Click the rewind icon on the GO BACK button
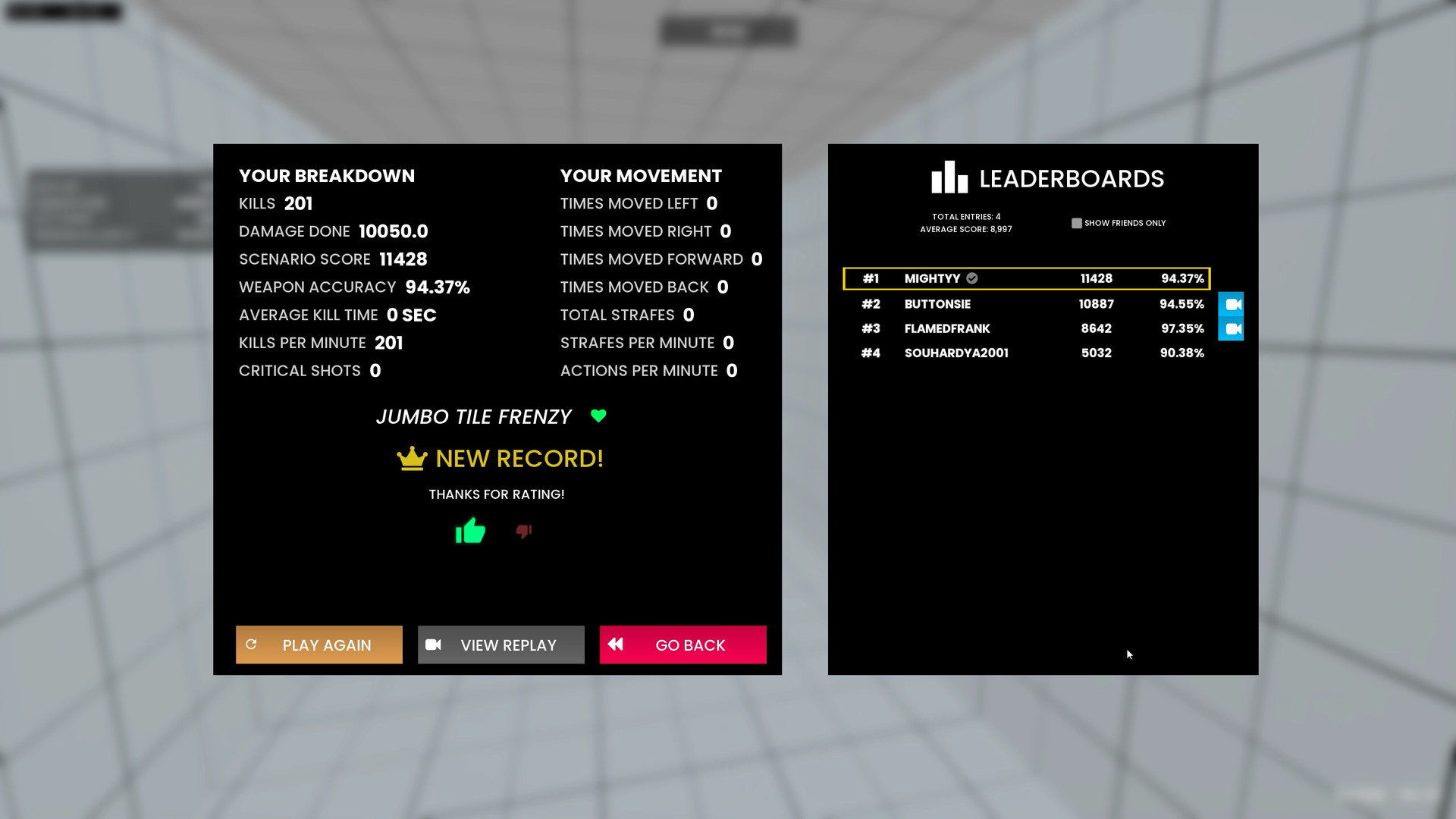This screenshot has width=1456, height=819. 617,644
